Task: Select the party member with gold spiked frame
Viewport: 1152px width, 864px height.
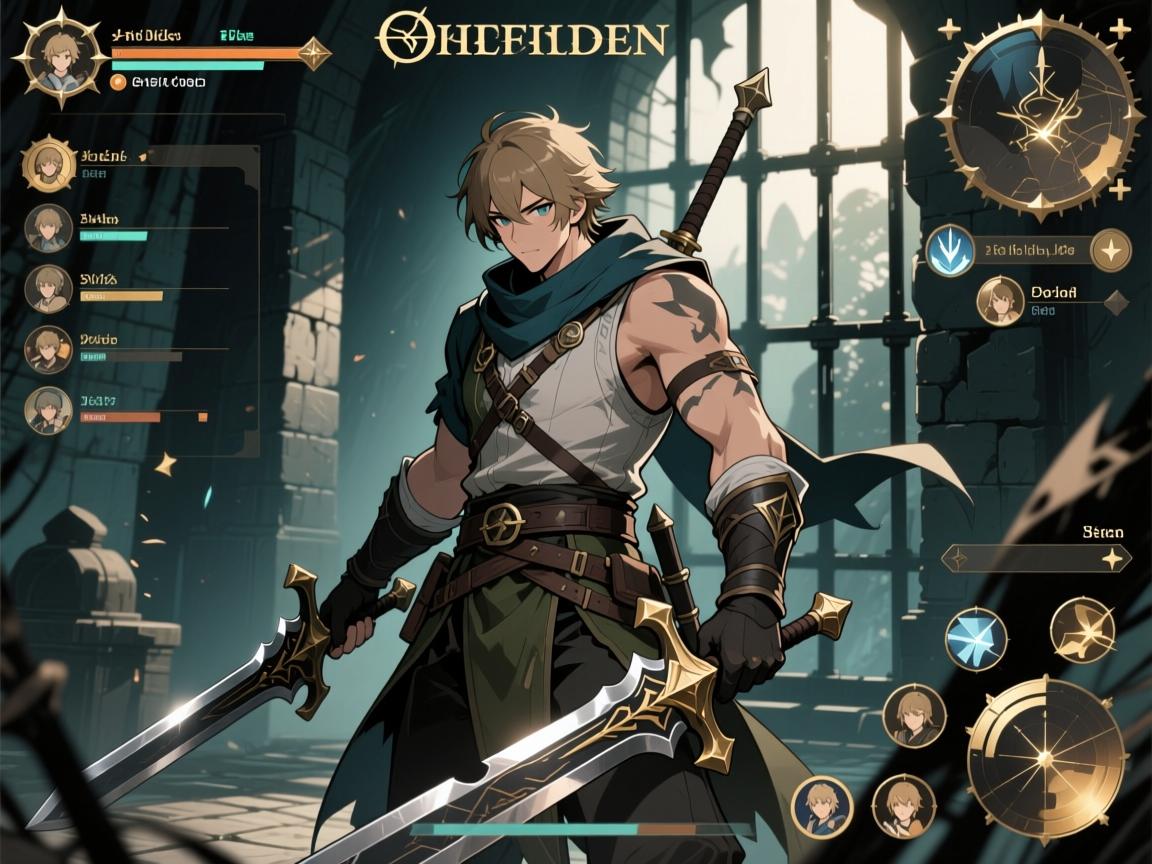Action: pos(49,165)
